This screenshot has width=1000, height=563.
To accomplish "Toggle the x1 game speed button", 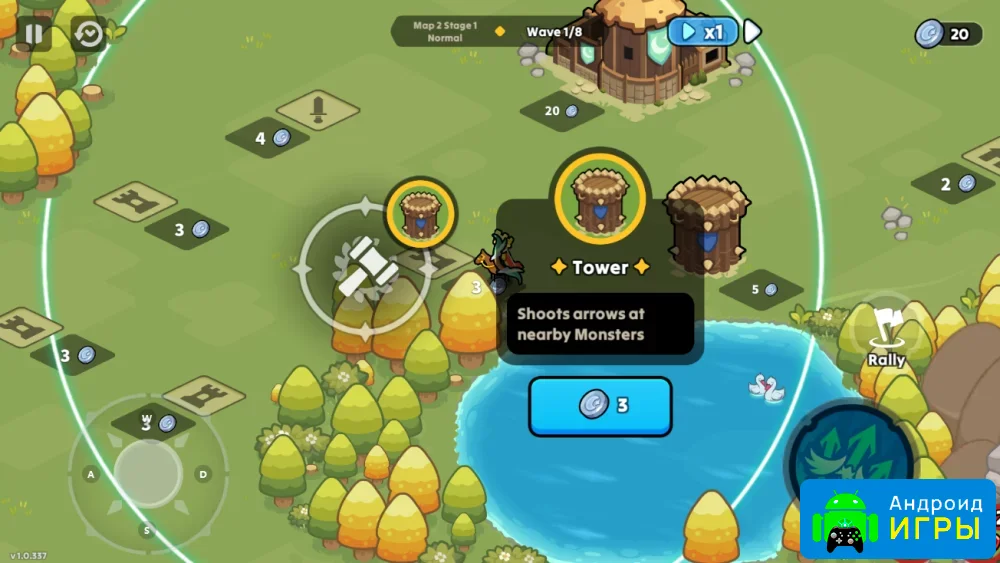I will pyautogui.click(x=702, y=32).
